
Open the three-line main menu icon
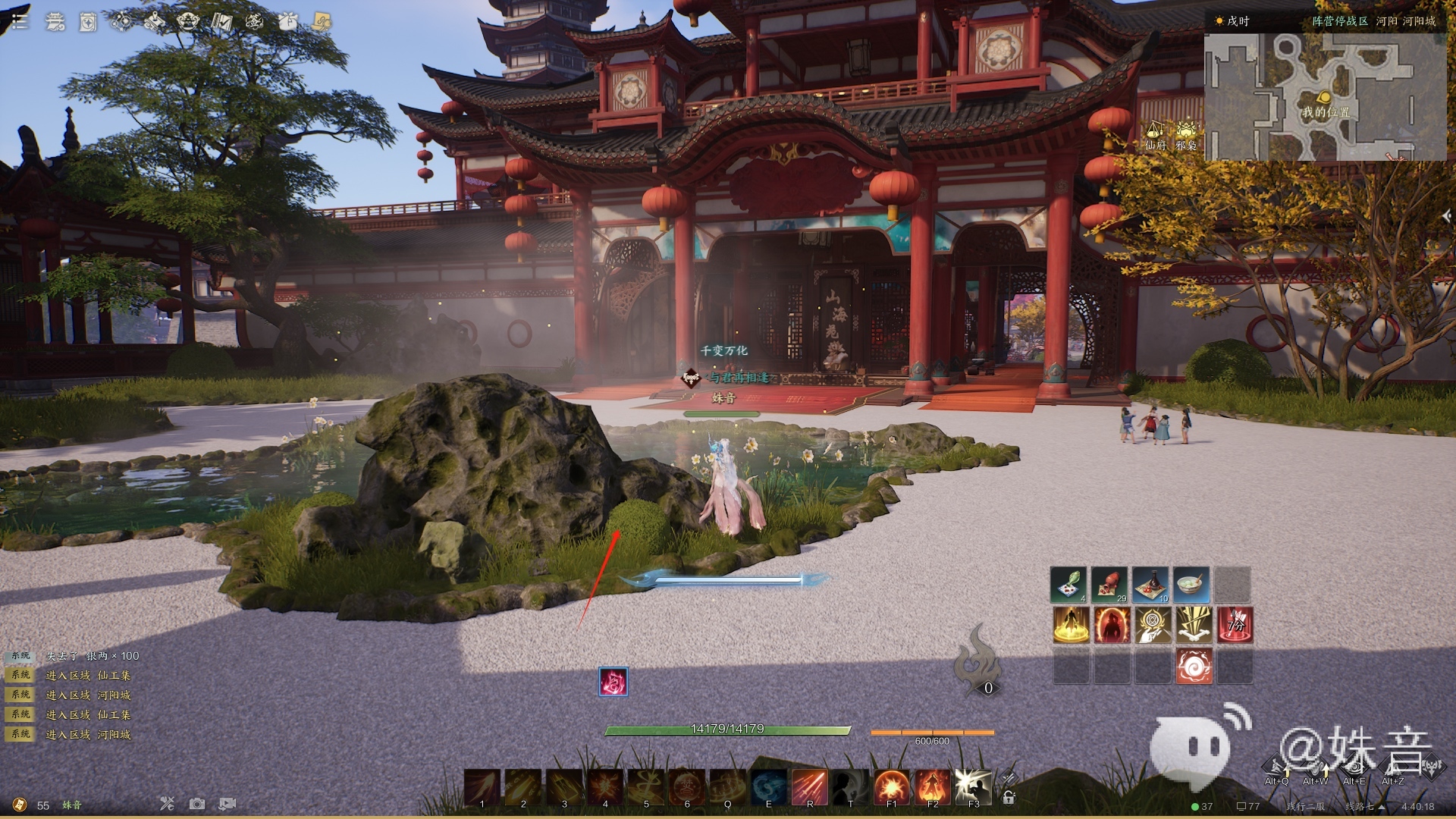pyautogui.click(x=19, y=21)
